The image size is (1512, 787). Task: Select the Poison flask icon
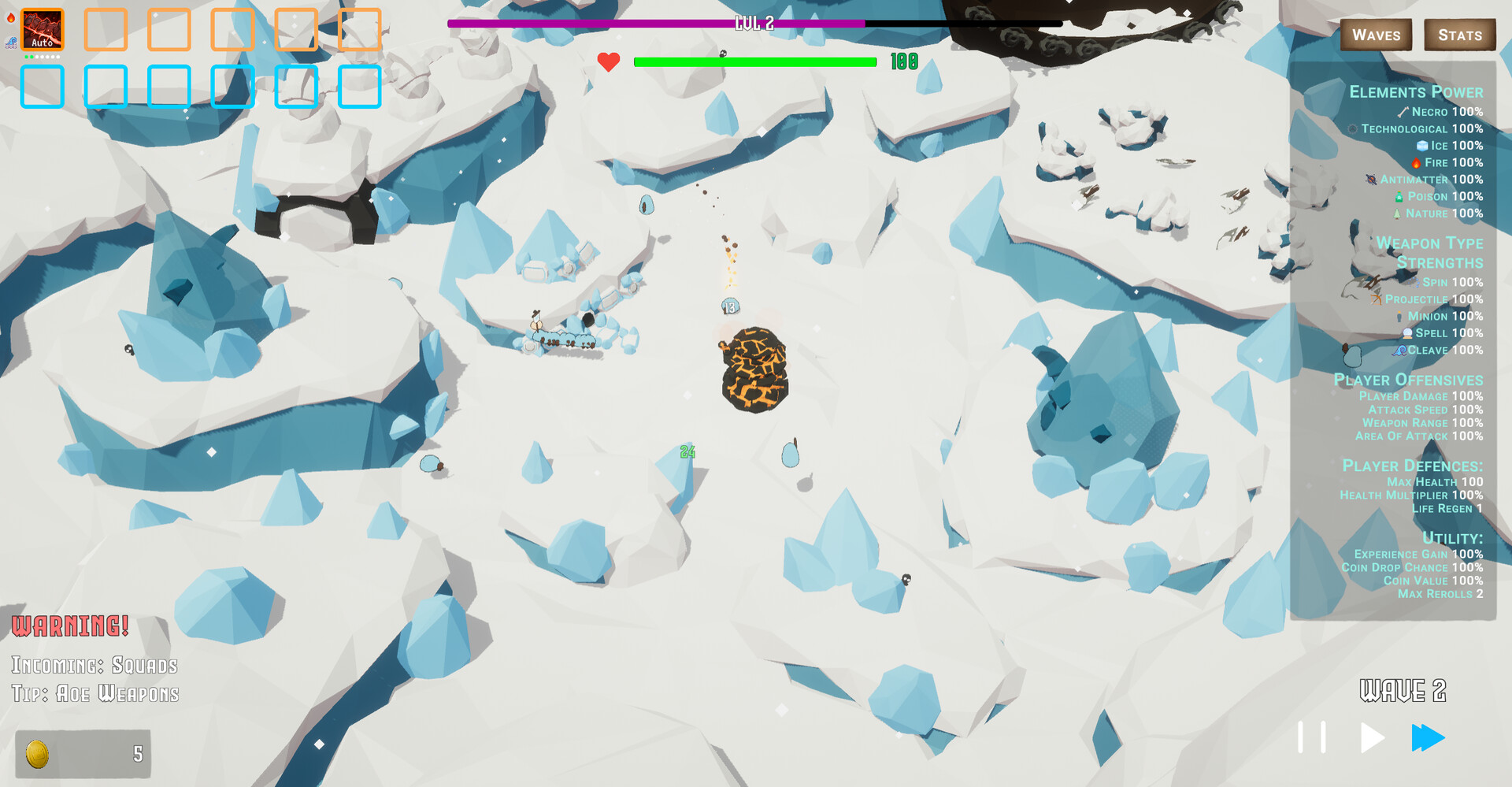(x=1399, y=197)
